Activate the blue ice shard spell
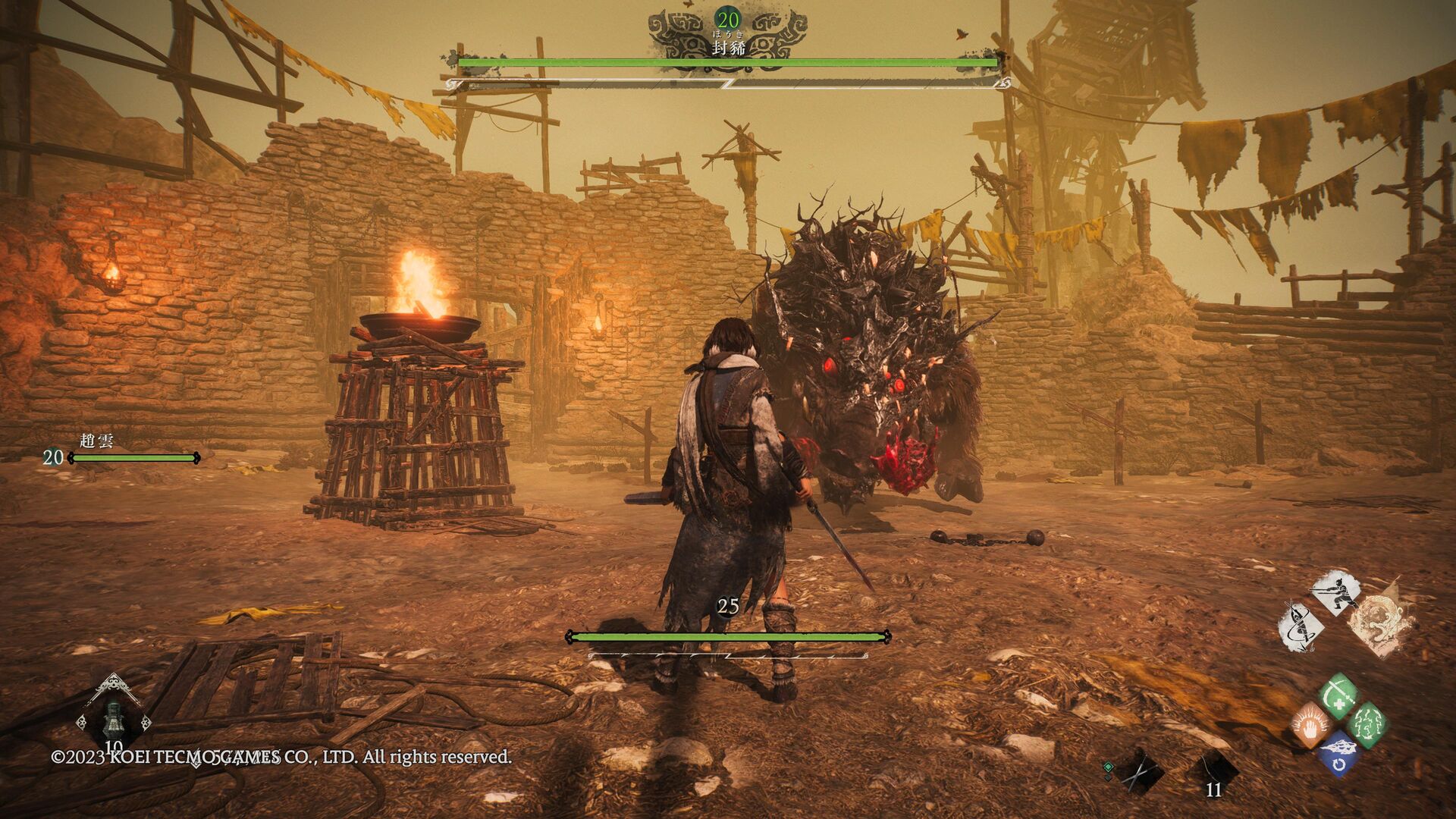1456x819 pixels. click(1339, 753)
